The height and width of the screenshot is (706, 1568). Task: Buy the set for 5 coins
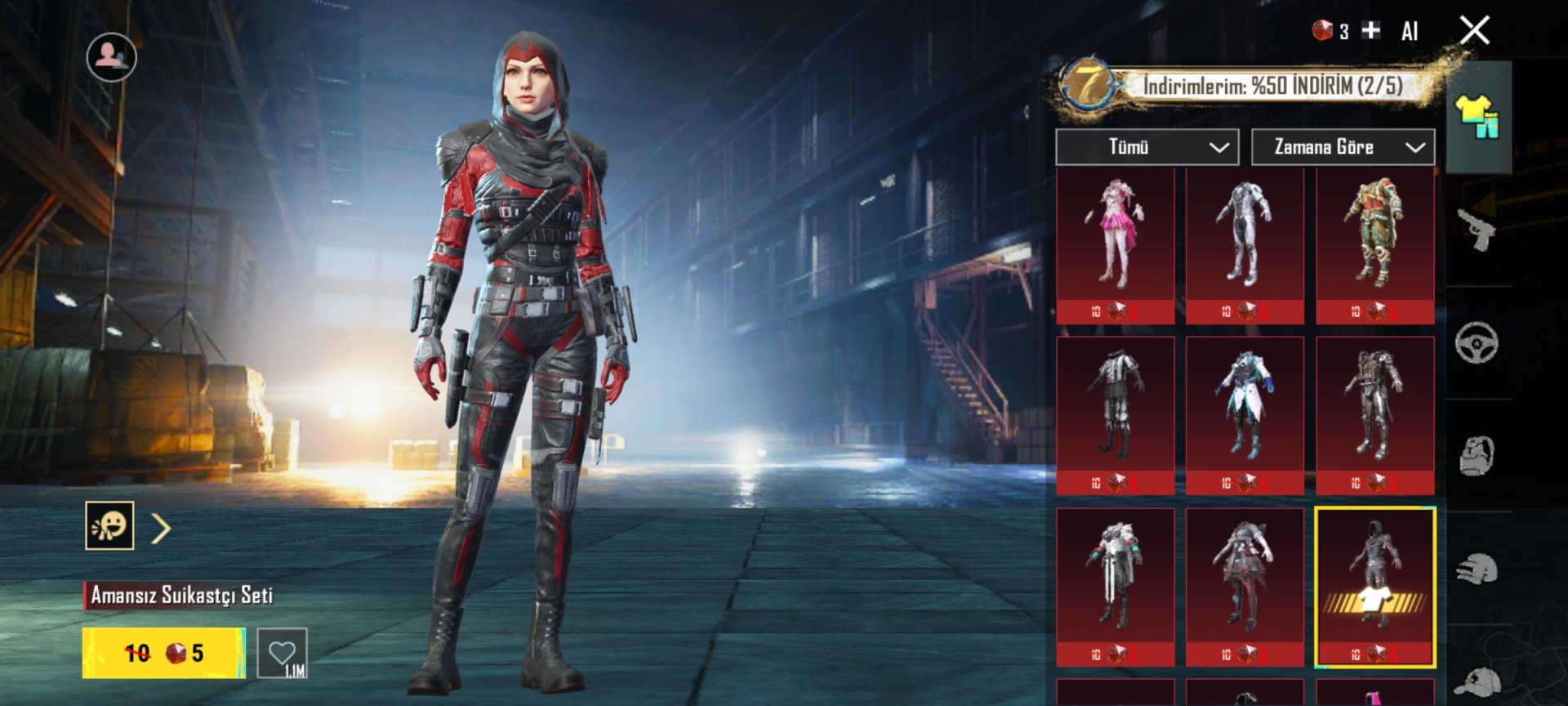(163, 653)
